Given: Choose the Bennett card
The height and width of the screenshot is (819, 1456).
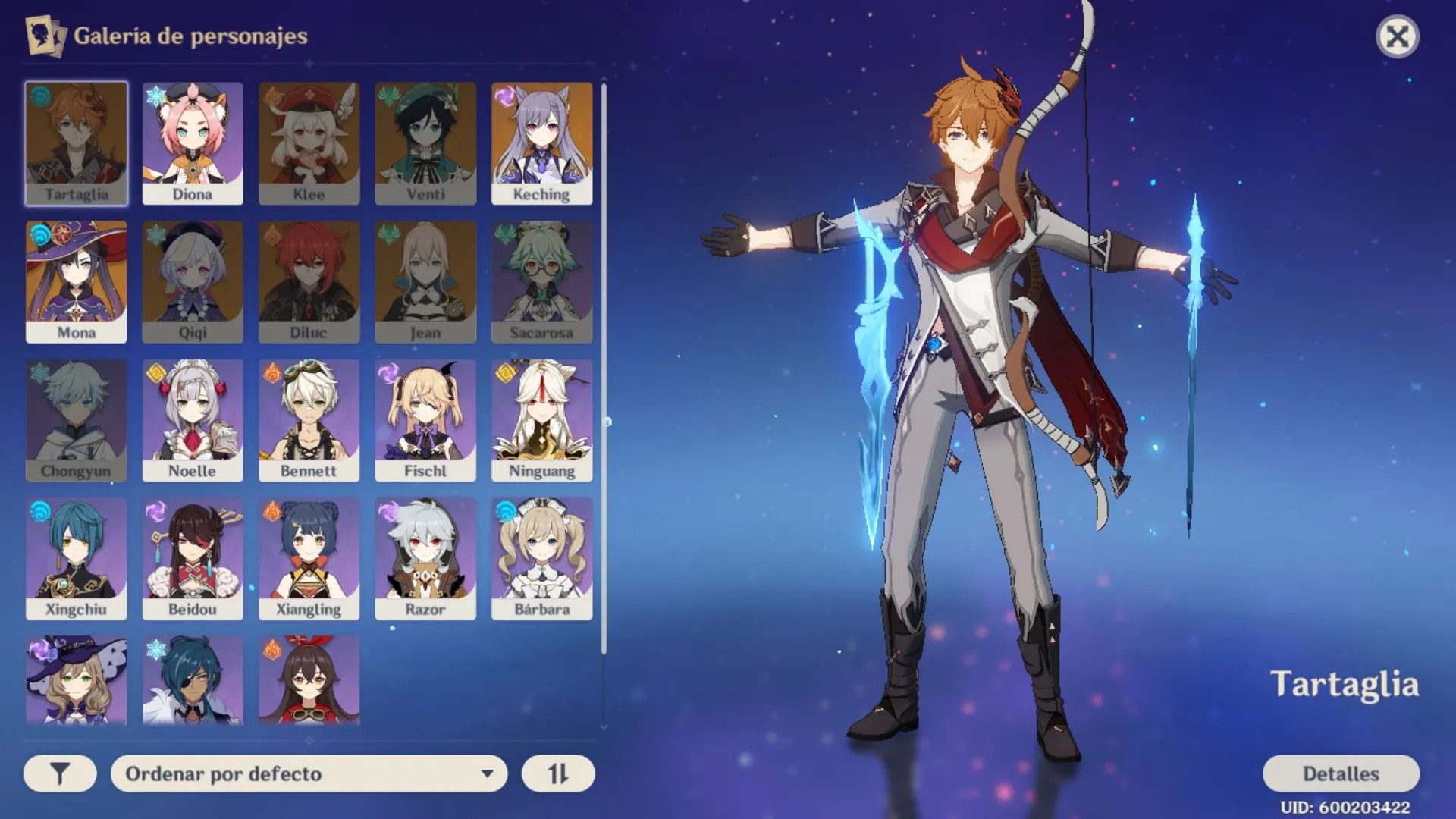Looking at the screenshot, I should [309, 419].
